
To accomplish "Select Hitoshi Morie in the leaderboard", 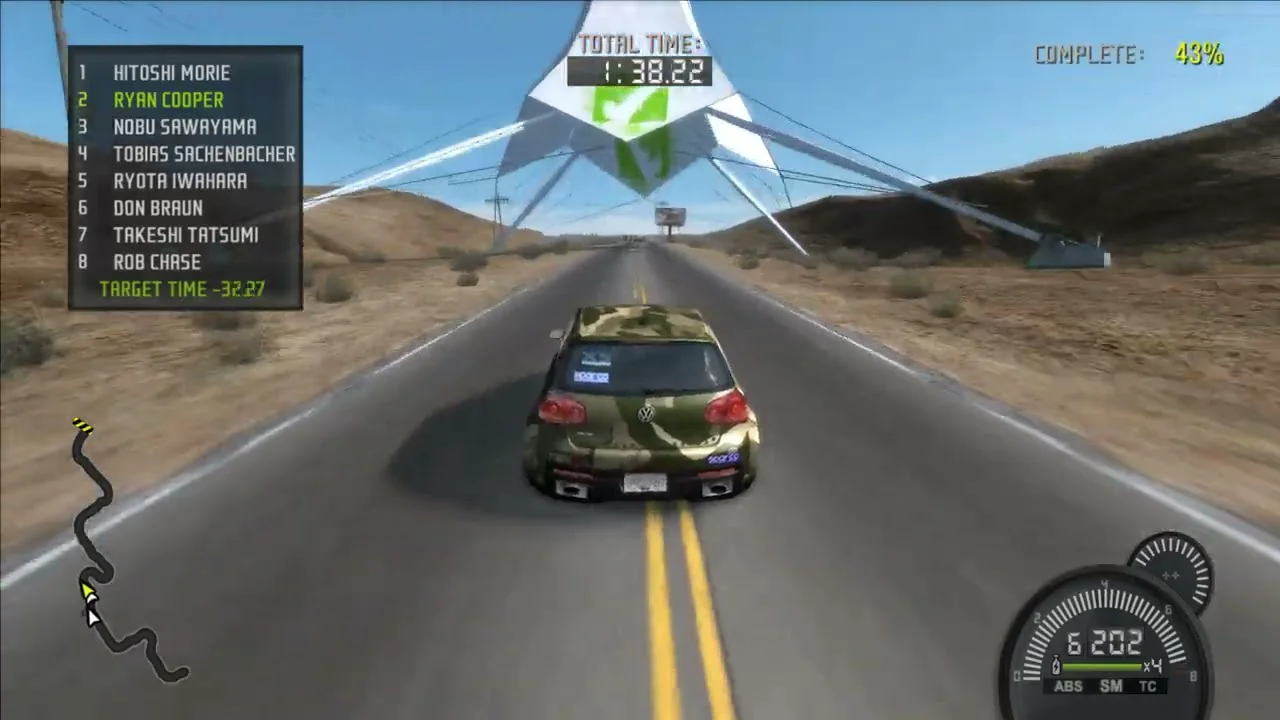I will coord(171,73).
